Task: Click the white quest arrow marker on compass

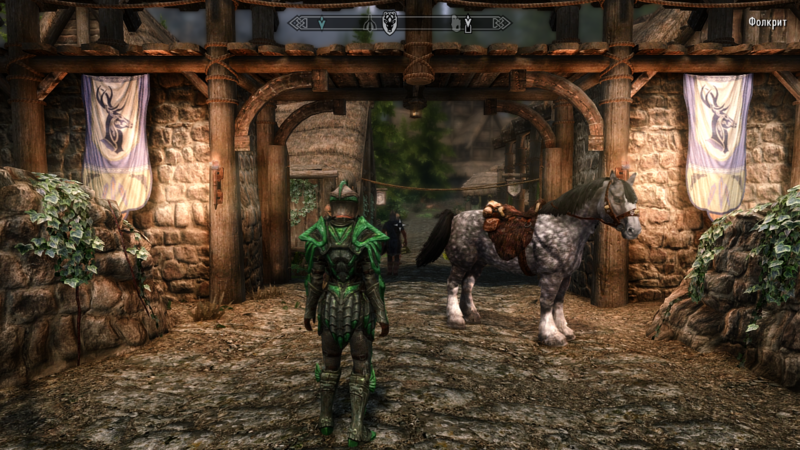Action: pos(468,21)
